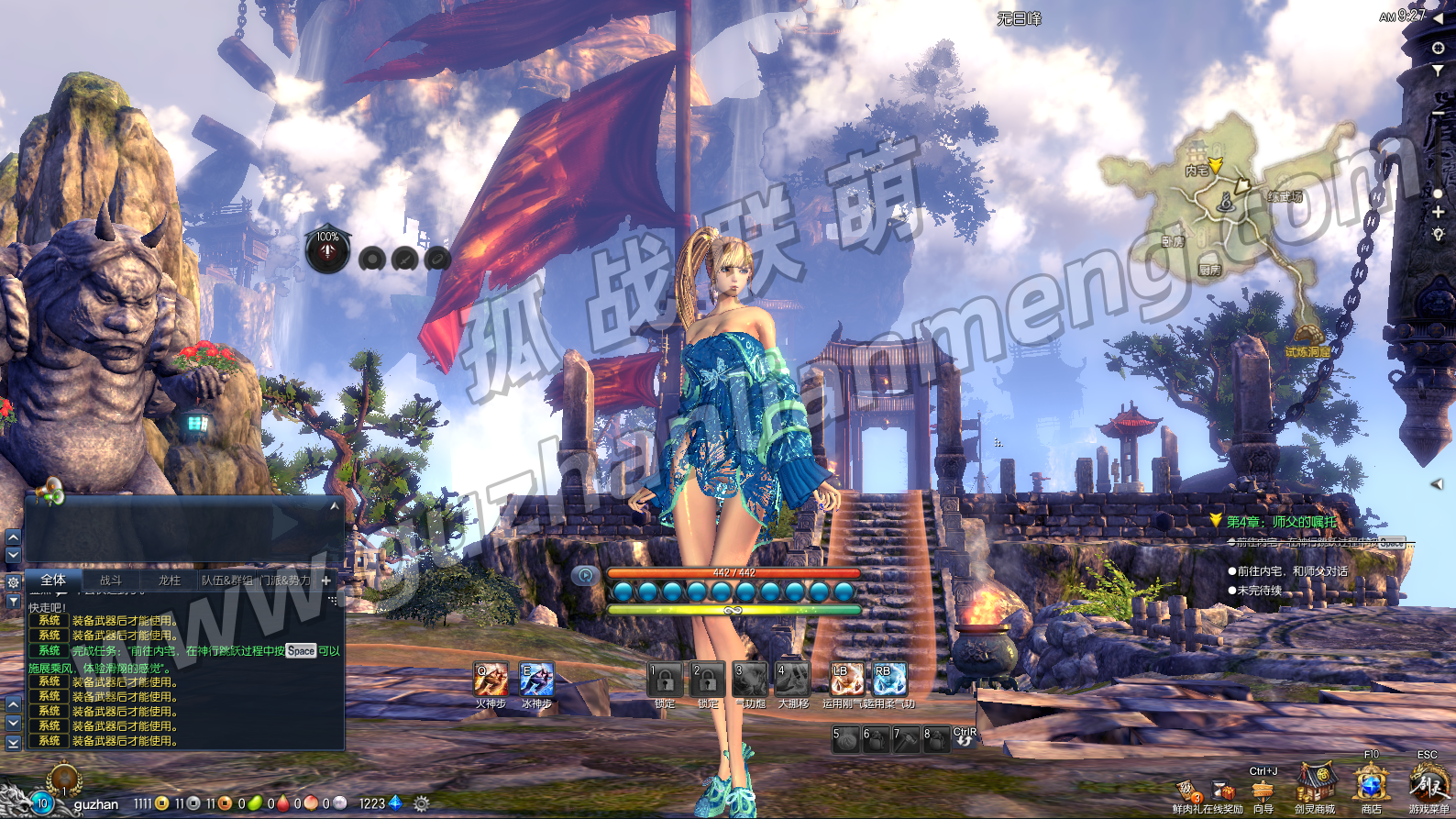This screenshot has height=819, width=1456.
Task: Use the 大挪移 skill slot
Action: pyautogui.click(x=793, y=680)
